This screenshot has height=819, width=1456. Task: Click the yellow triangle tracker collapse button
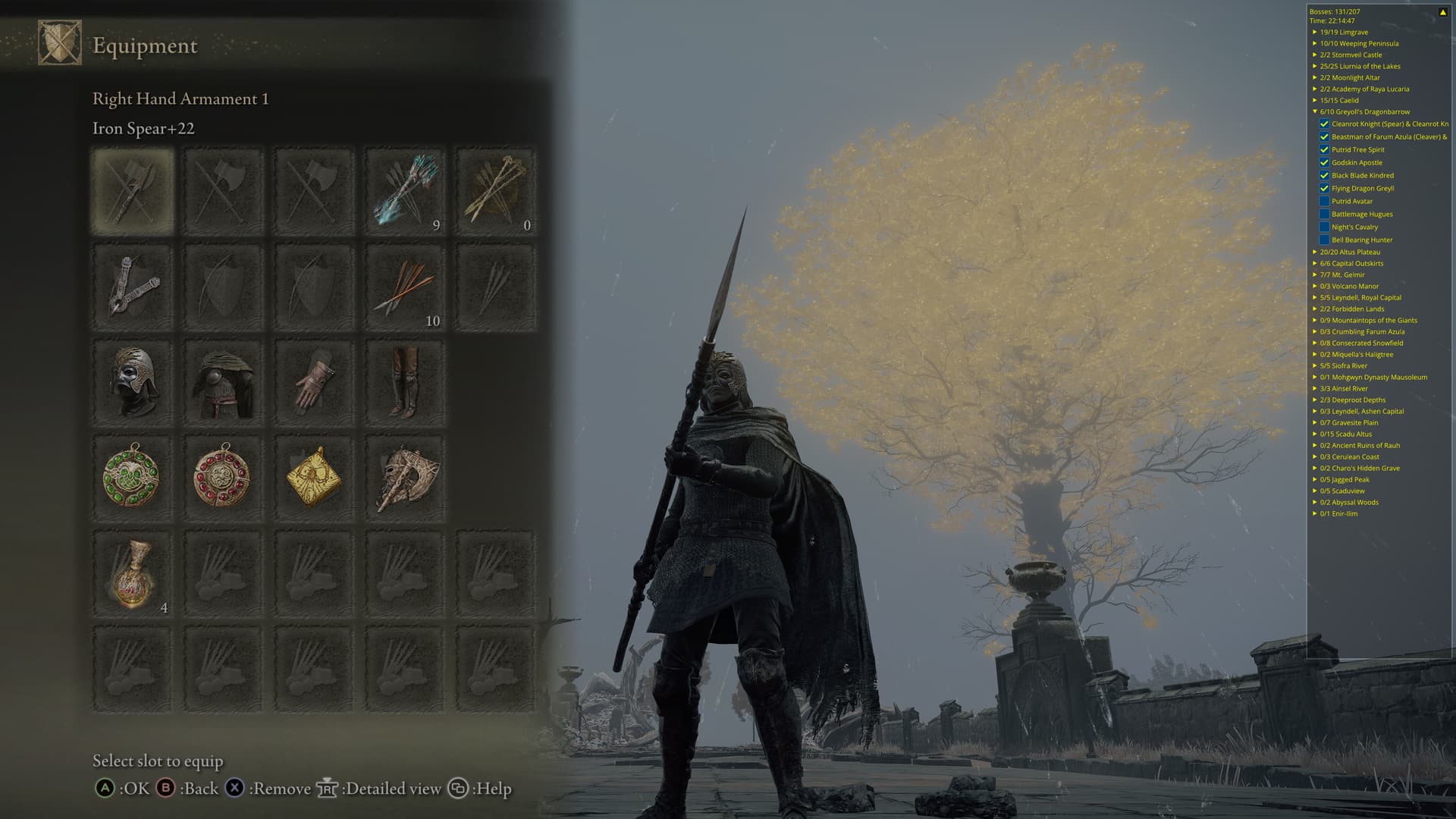(1442, 12)
